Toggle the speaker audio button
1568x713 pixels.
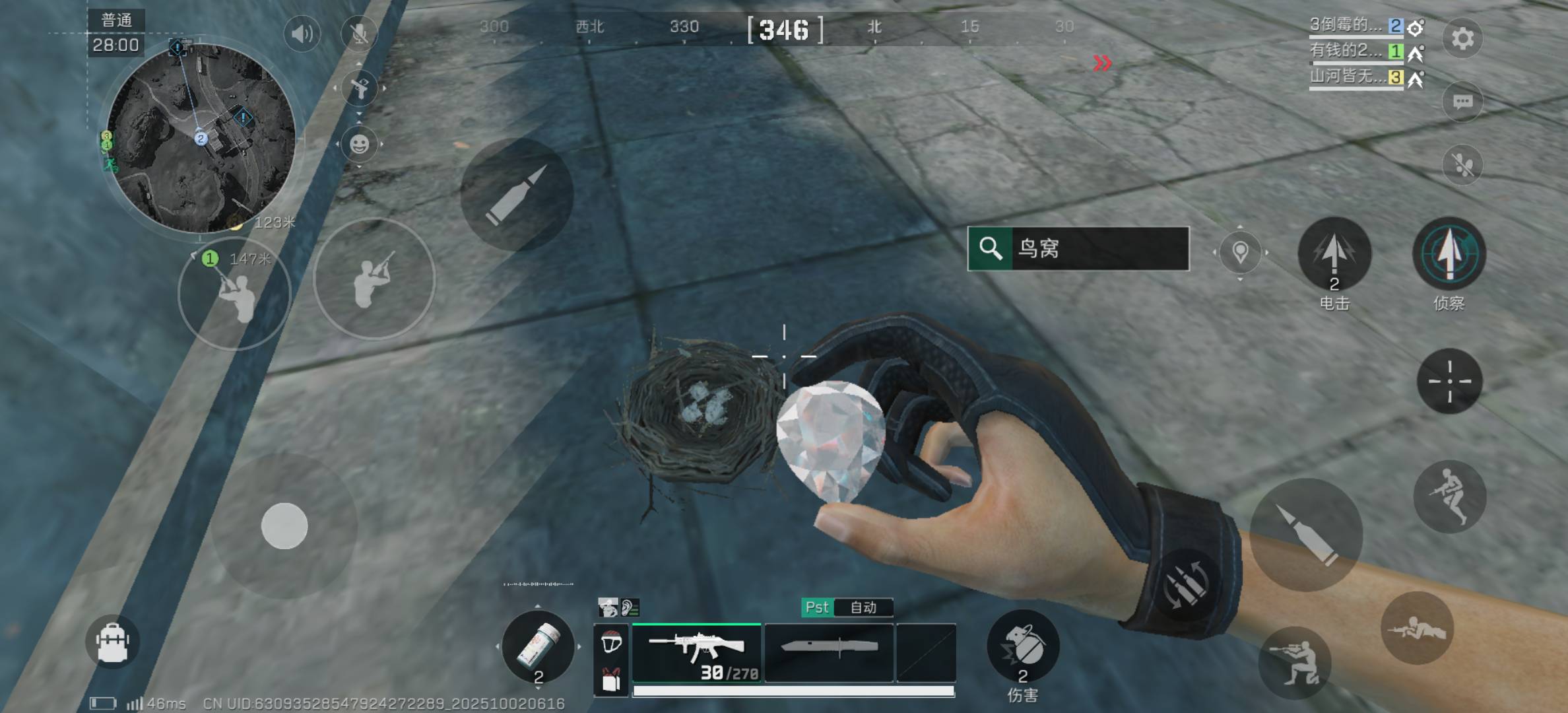302,33
